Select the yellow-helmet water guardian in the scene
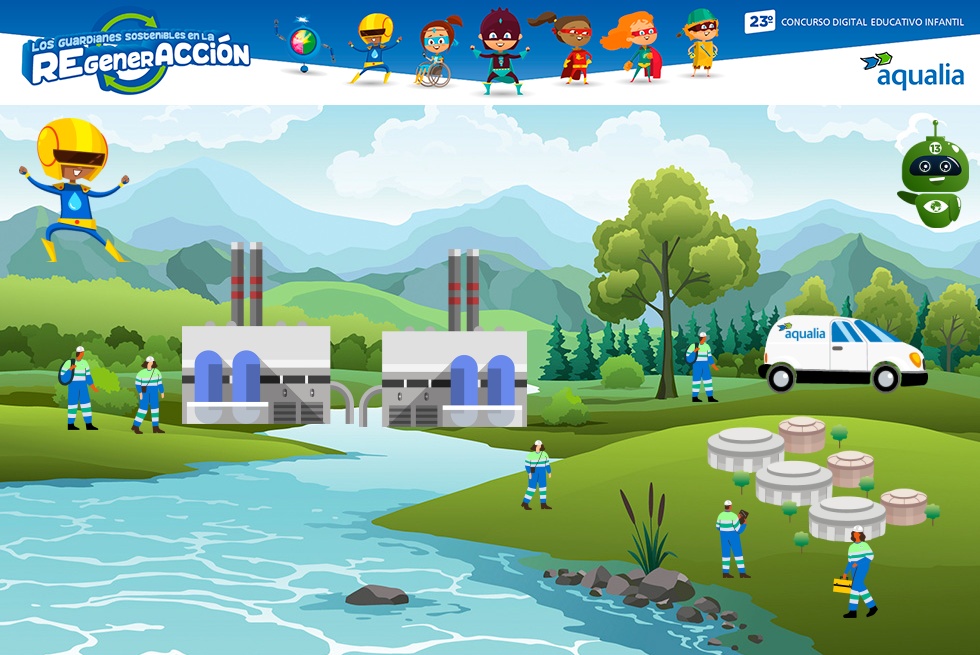 click(x=74, y=187)
